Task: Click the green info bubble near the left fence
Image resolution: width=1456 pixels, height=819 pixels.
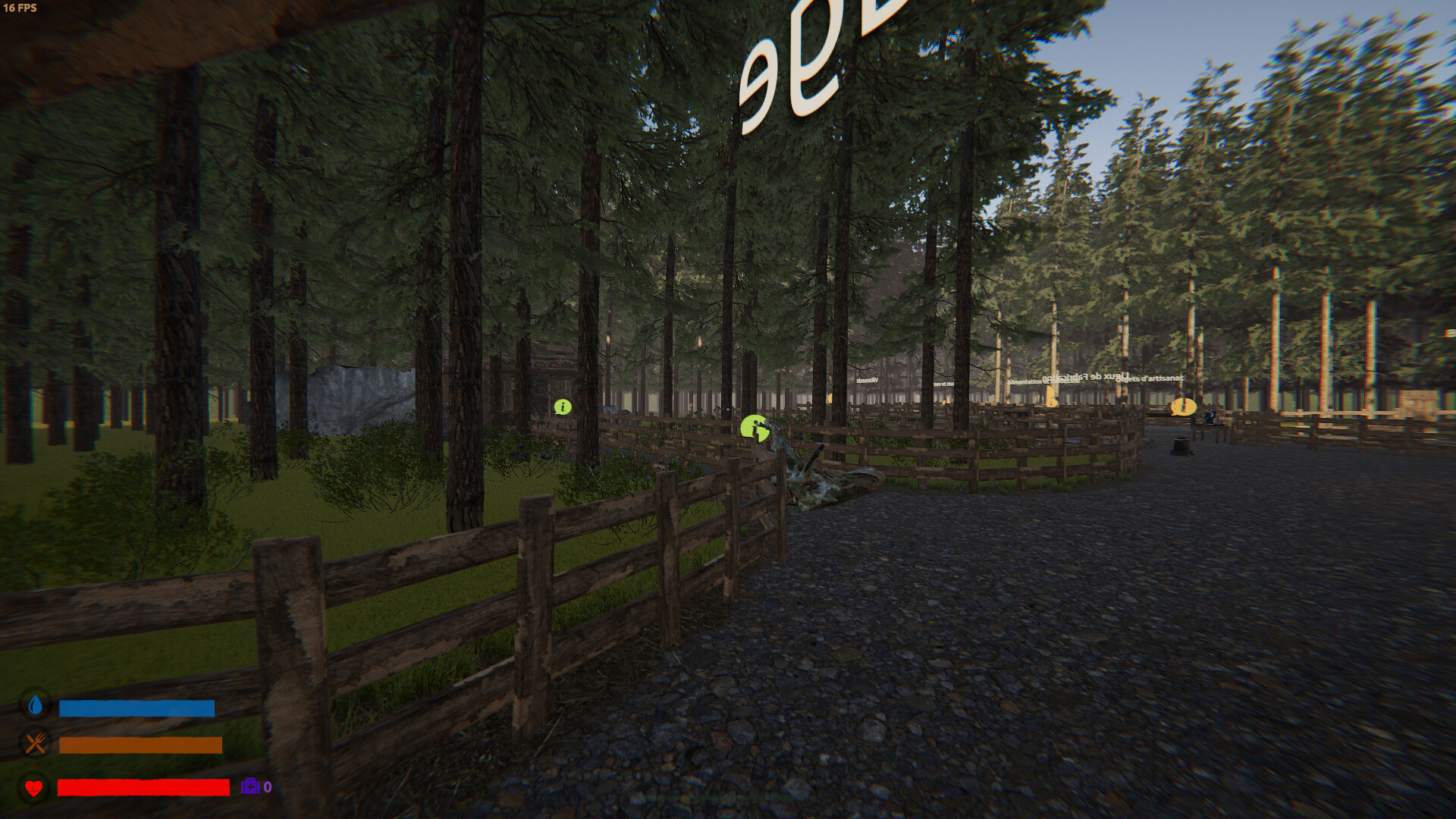Action: (562, 407)
